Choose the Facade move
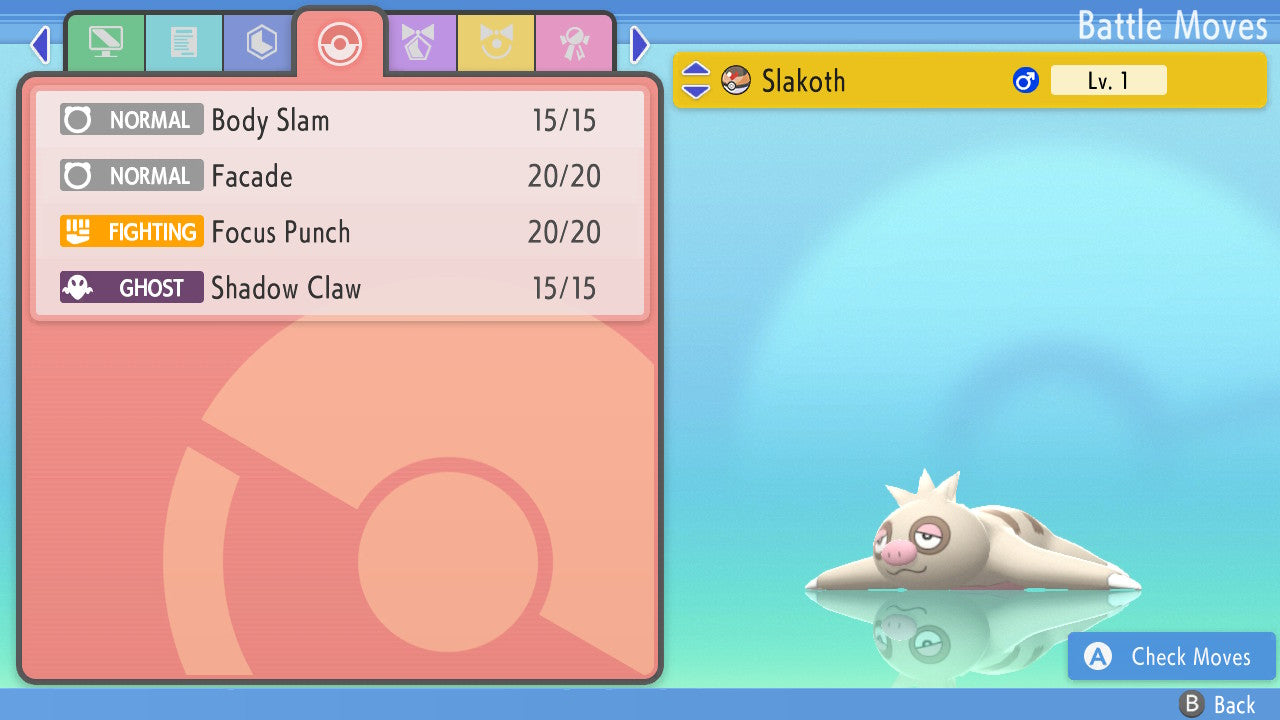The height and width of the screenshot is (720, 1280). (340, 176)
